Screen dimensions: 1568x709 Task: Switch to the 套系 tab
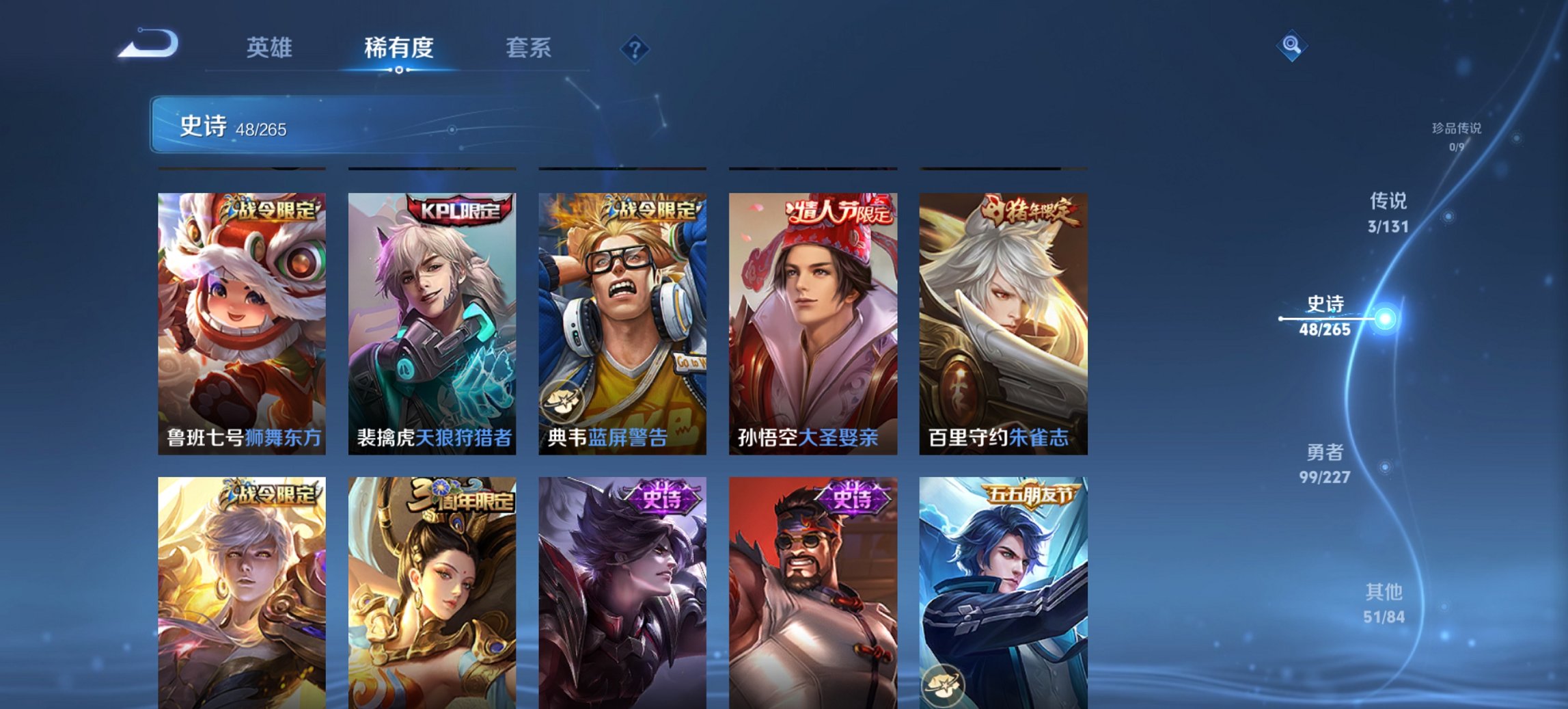[529, 48]
